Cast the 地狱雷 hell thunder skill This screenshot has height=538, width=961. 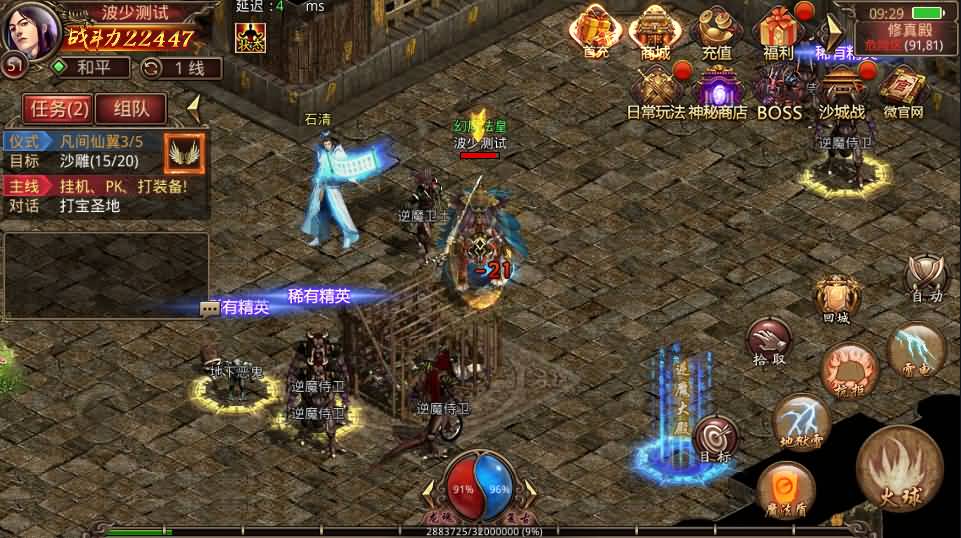(x=802, y=422)
